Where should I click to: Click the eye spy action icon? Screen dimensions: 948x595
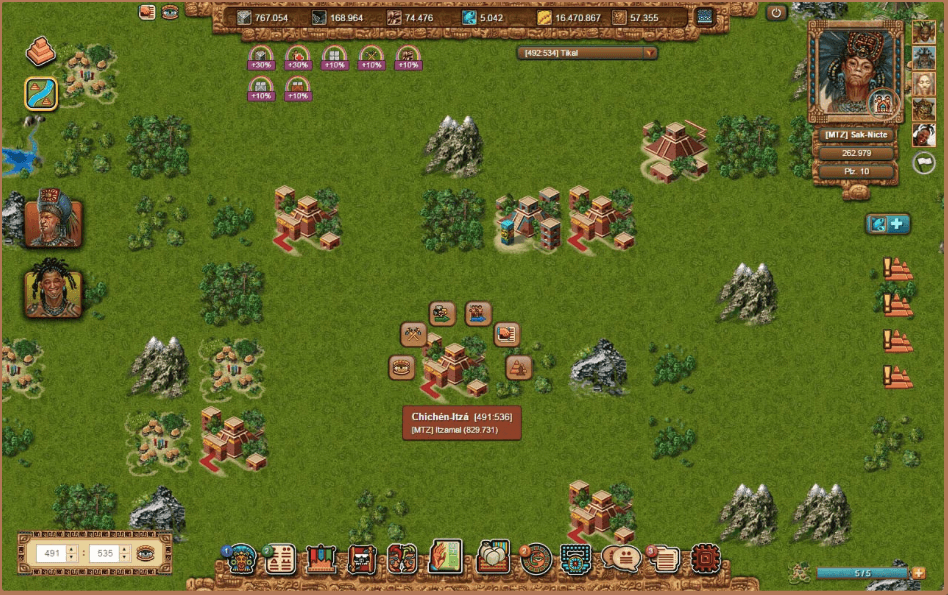pos(402,367)
